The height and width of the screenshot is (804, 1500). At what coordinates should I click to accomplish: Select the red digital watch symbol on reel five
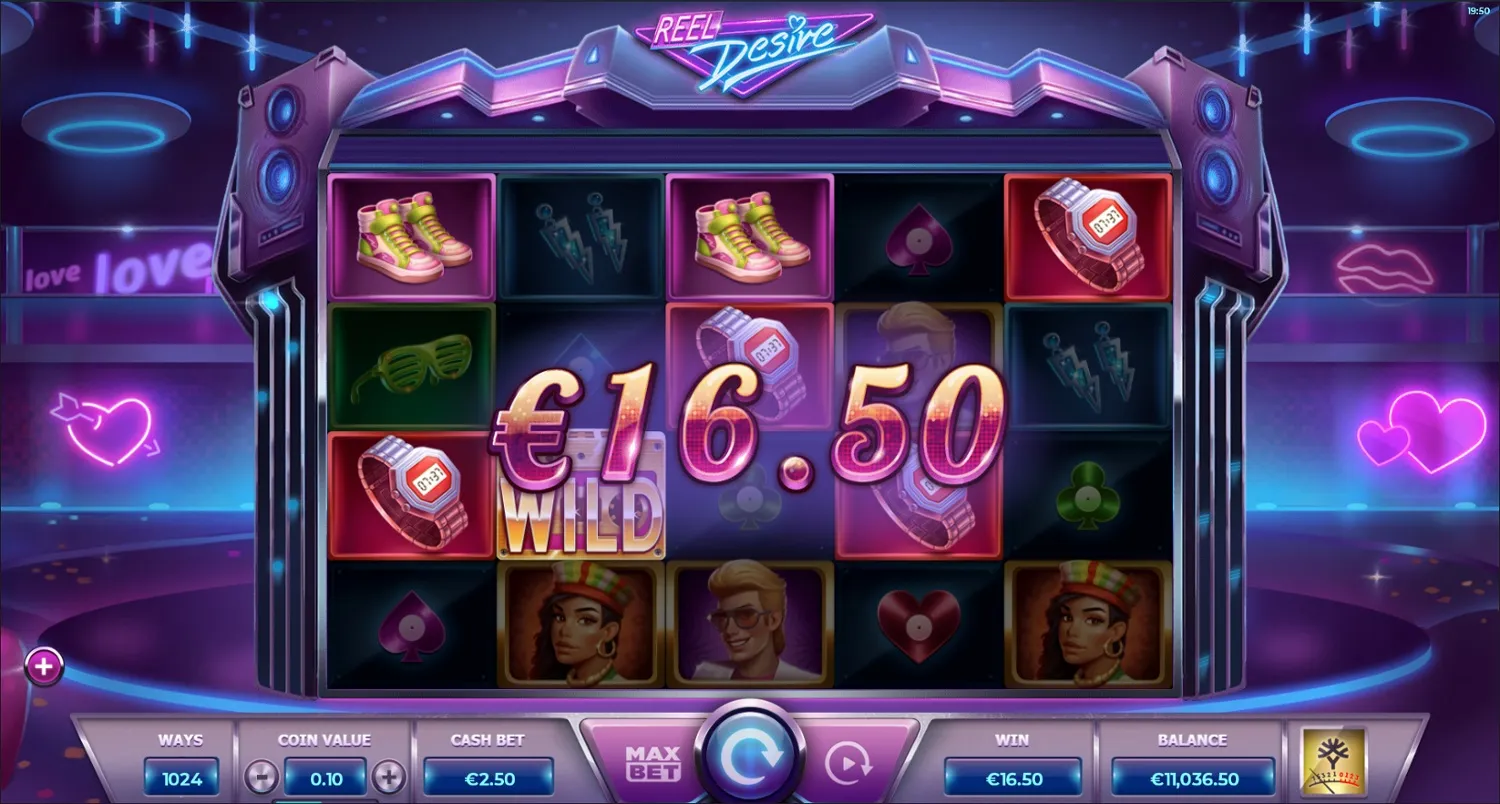(x=1089, y=236)
